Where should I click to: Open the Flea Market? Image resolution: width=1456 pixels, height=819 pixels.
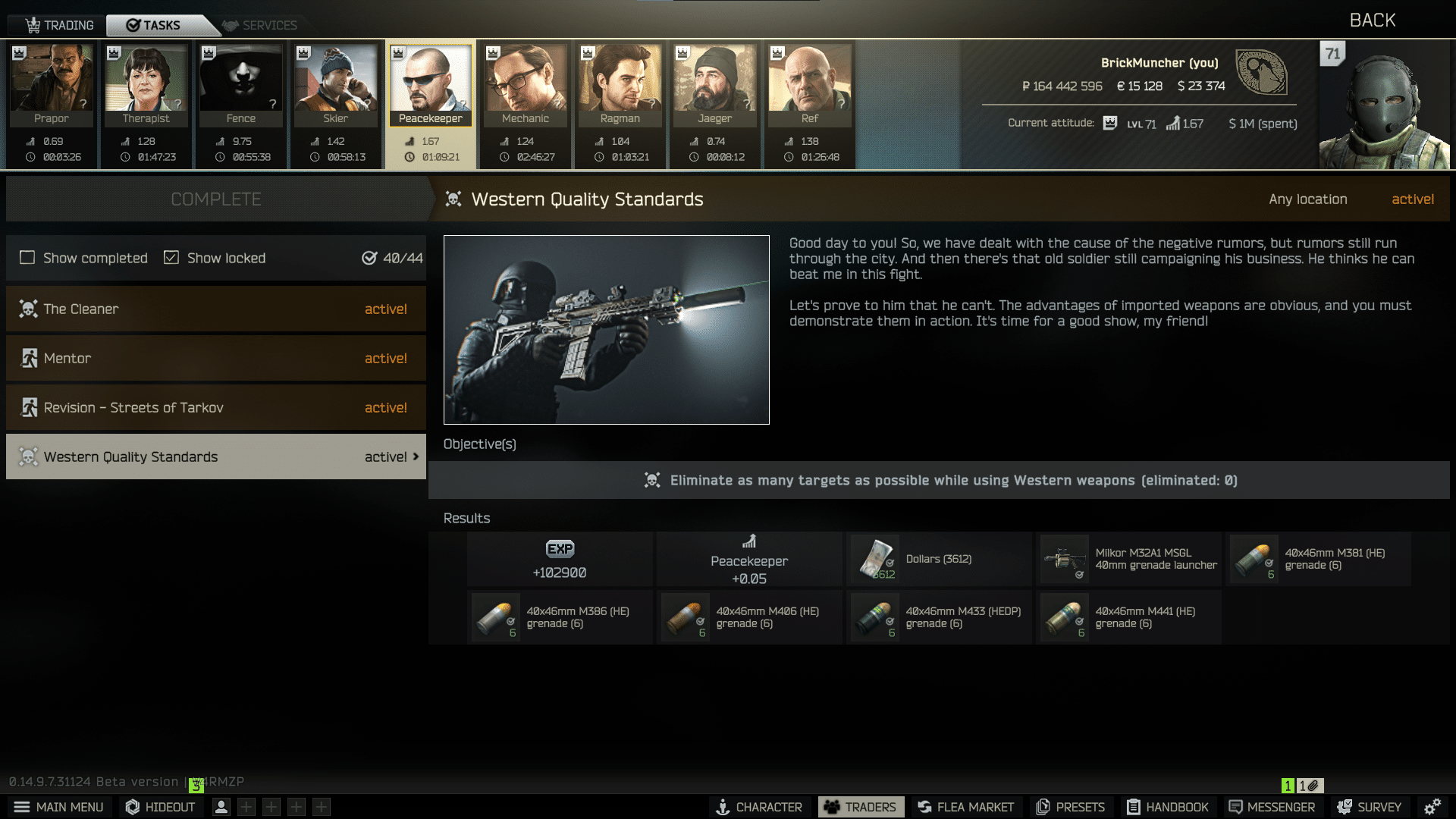965,807
